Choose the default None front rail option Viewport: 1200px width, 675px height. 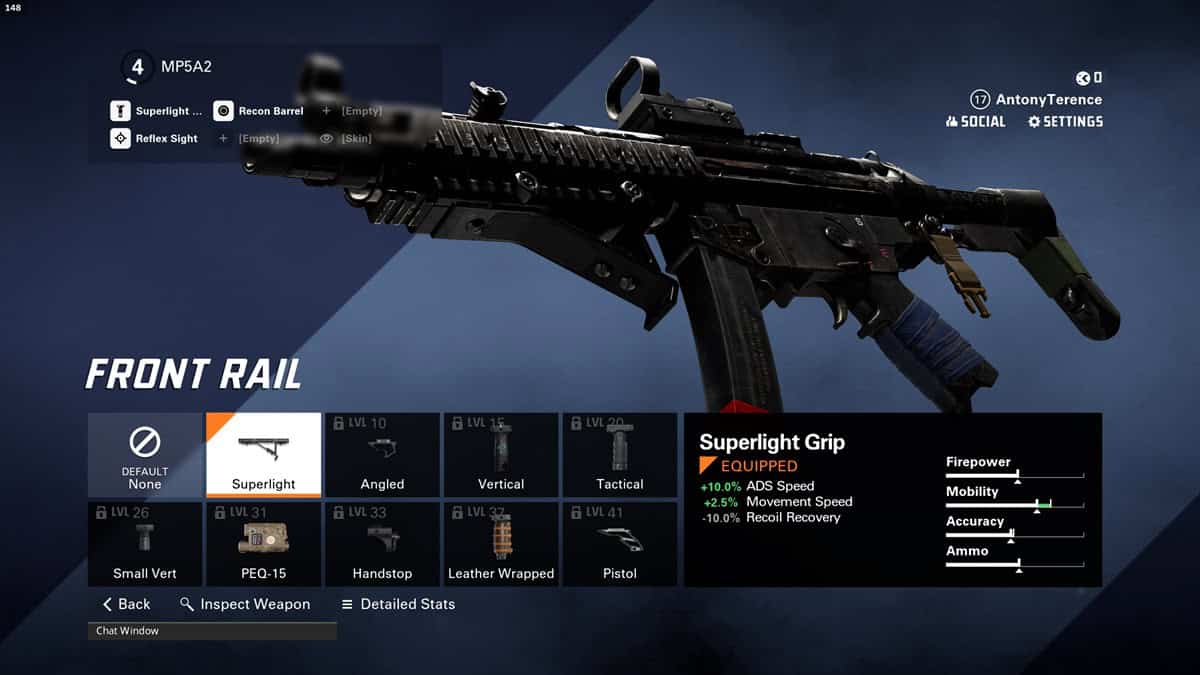145,455
